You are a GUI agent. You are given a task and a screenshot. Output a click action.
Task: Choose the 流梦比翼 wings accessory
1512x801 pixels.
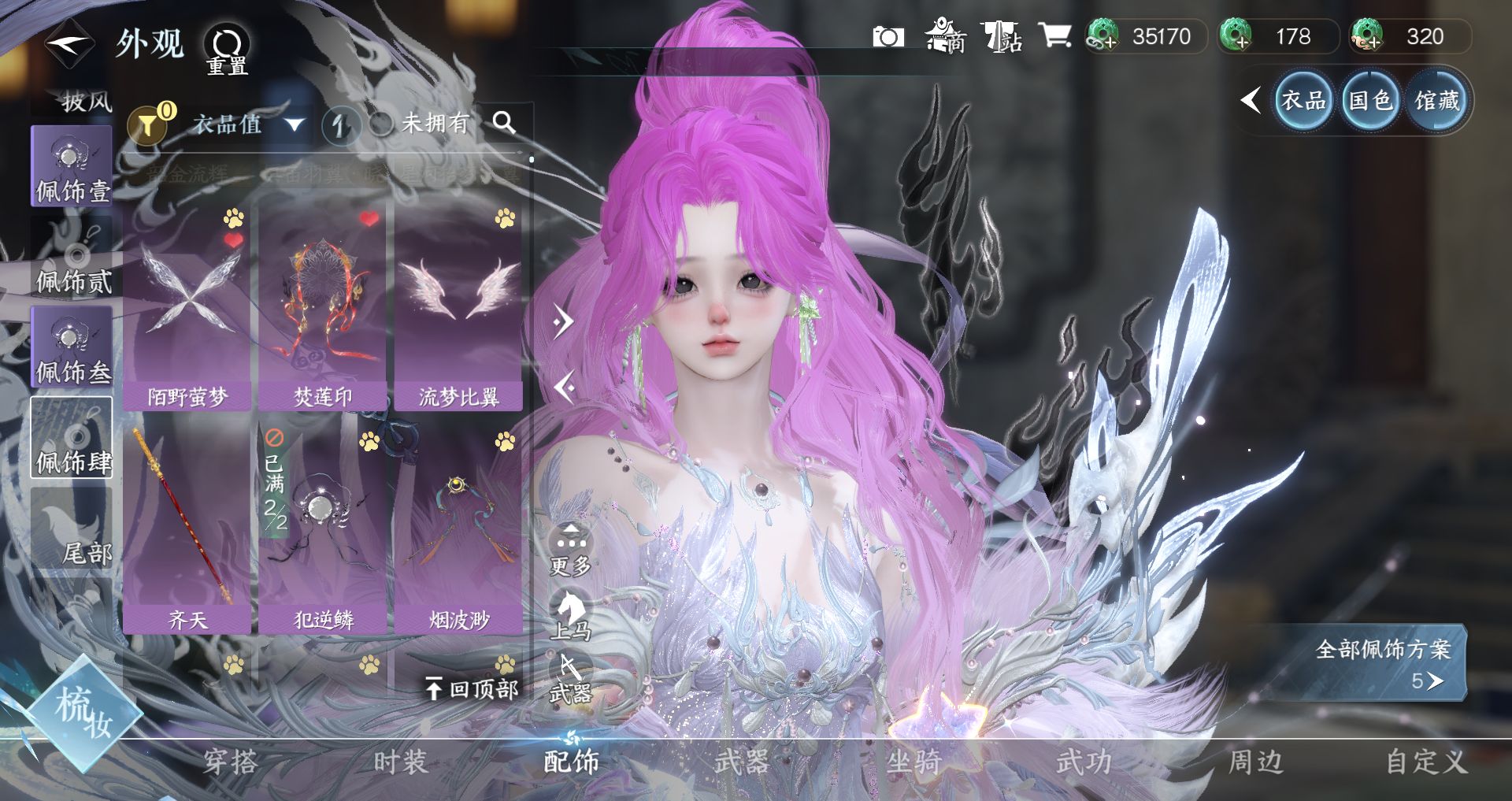pos(458,307)
